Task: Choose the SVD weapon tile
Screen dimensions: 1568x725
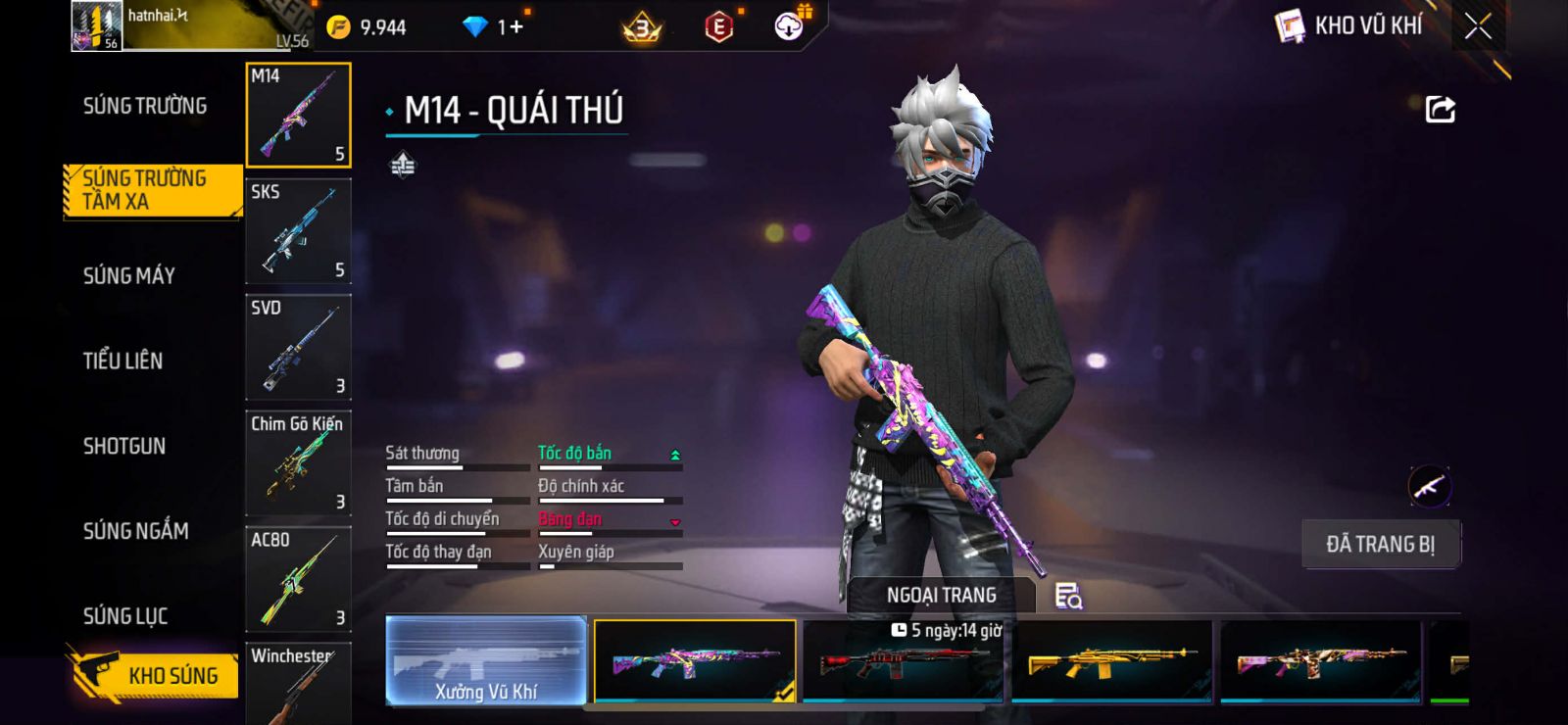Action: [x=298, y=347]
